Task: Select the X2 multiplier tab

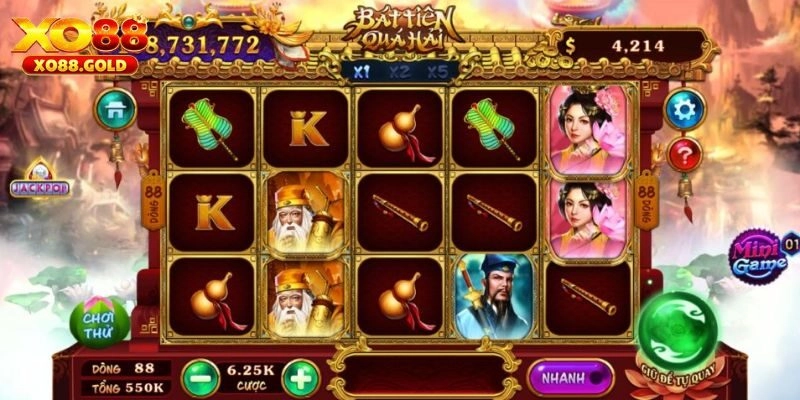Action: pyautogui.click(x=399, y=72)
